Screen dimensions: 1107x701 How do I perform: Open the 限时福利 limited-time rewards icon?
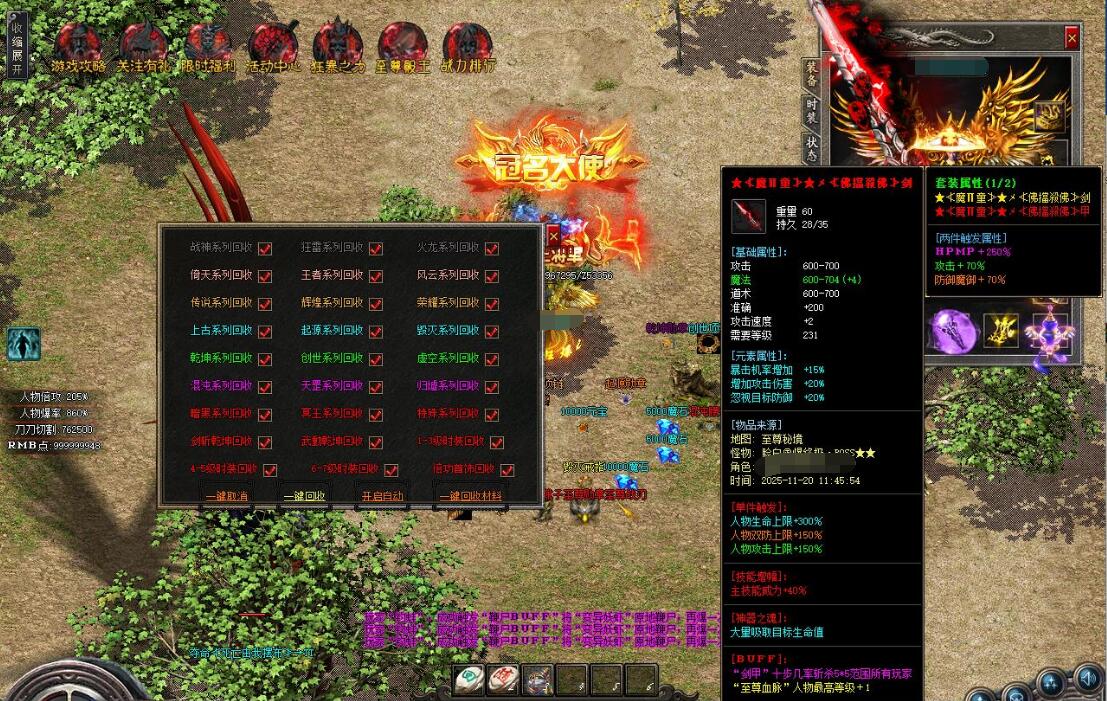click(x=208, y=48)
